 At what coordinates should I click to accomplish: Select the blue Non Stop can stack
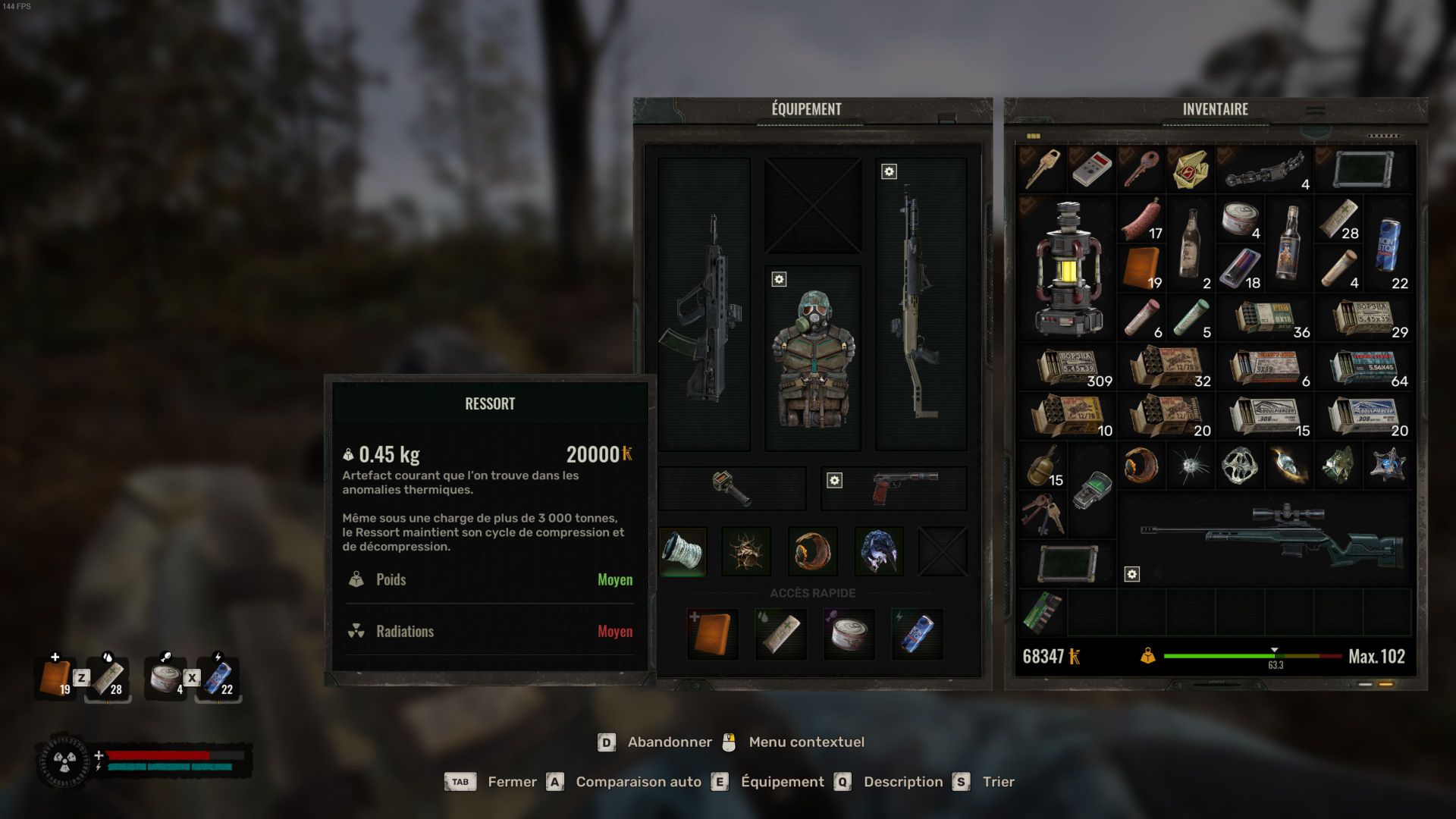pos(1388,245)
